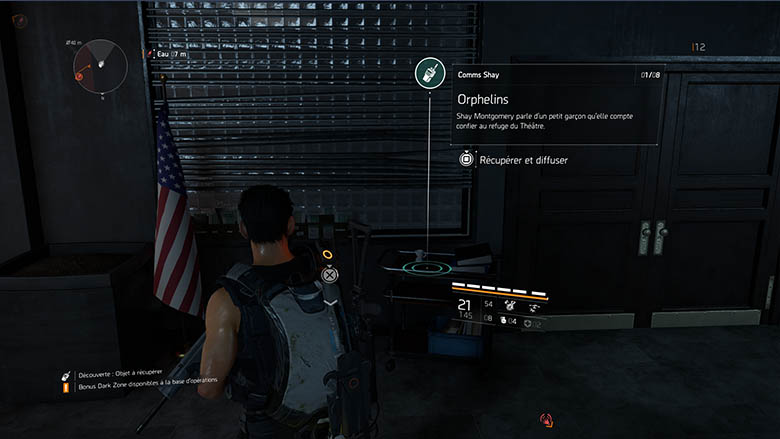This screenshot has width=780, height=439.
Task: Click the circular minimap radar
Action: 100,62
